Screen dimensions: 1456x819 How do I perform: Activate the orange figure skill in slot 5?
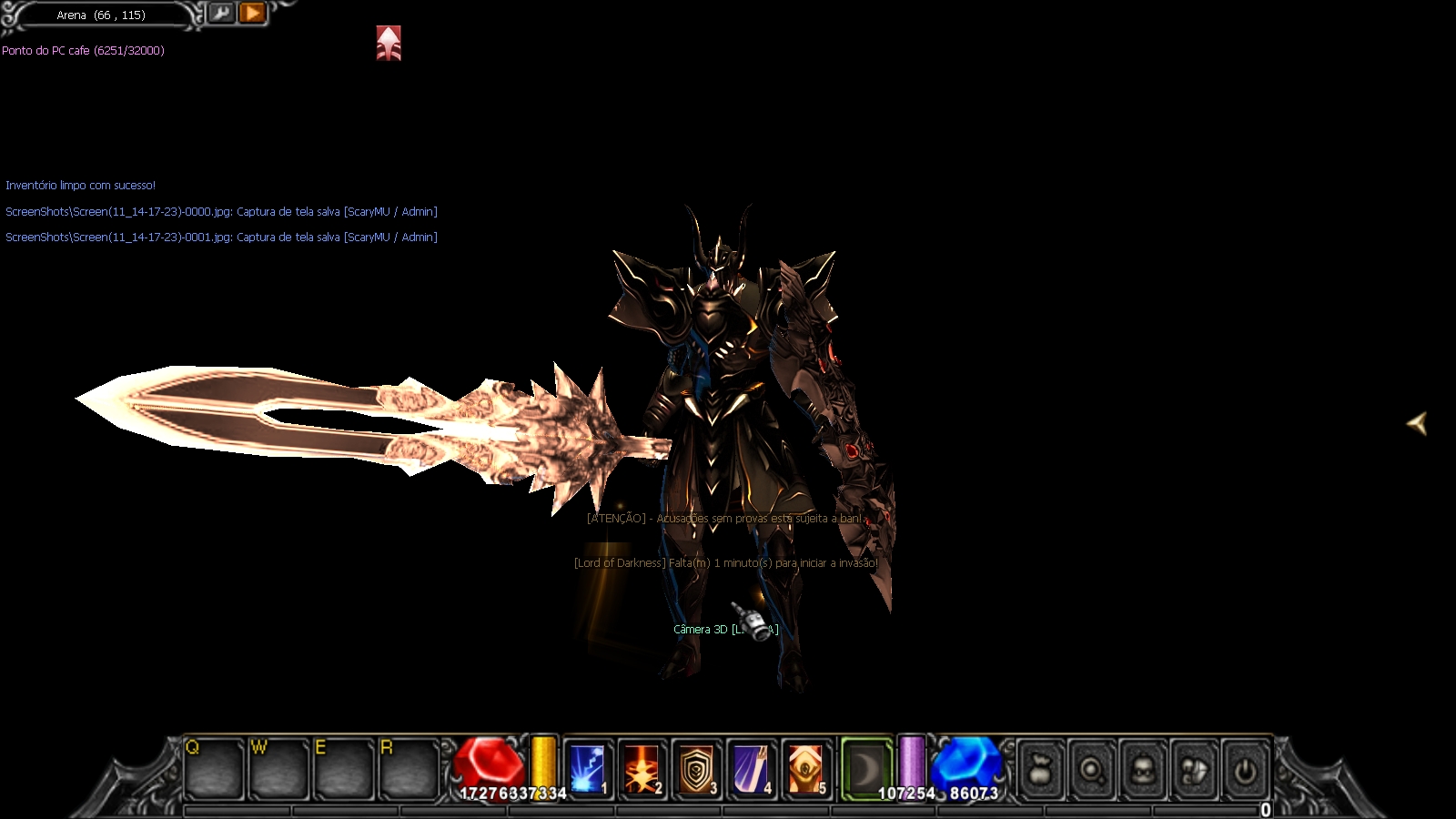point(805,769)
